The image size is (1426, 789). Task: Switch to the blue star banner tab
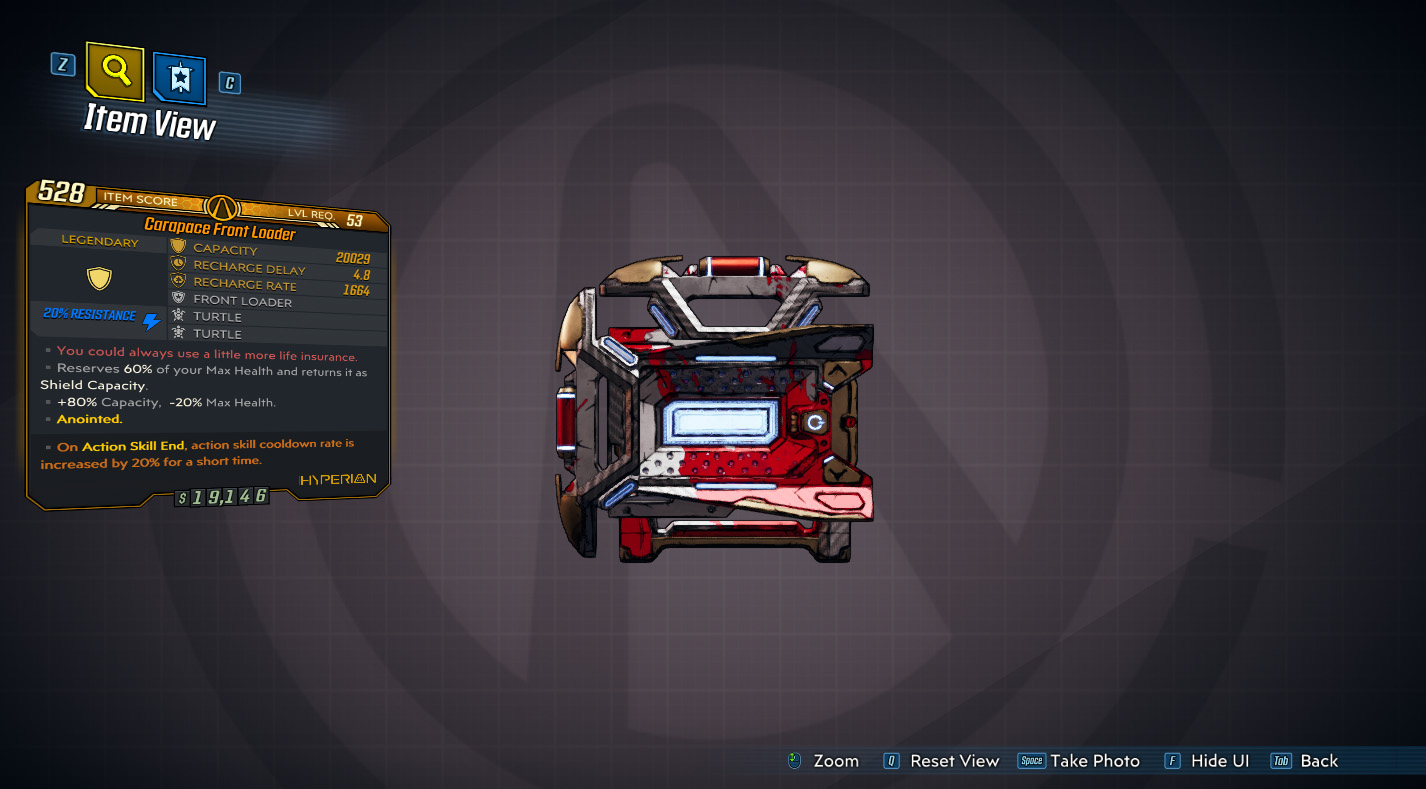180,77
